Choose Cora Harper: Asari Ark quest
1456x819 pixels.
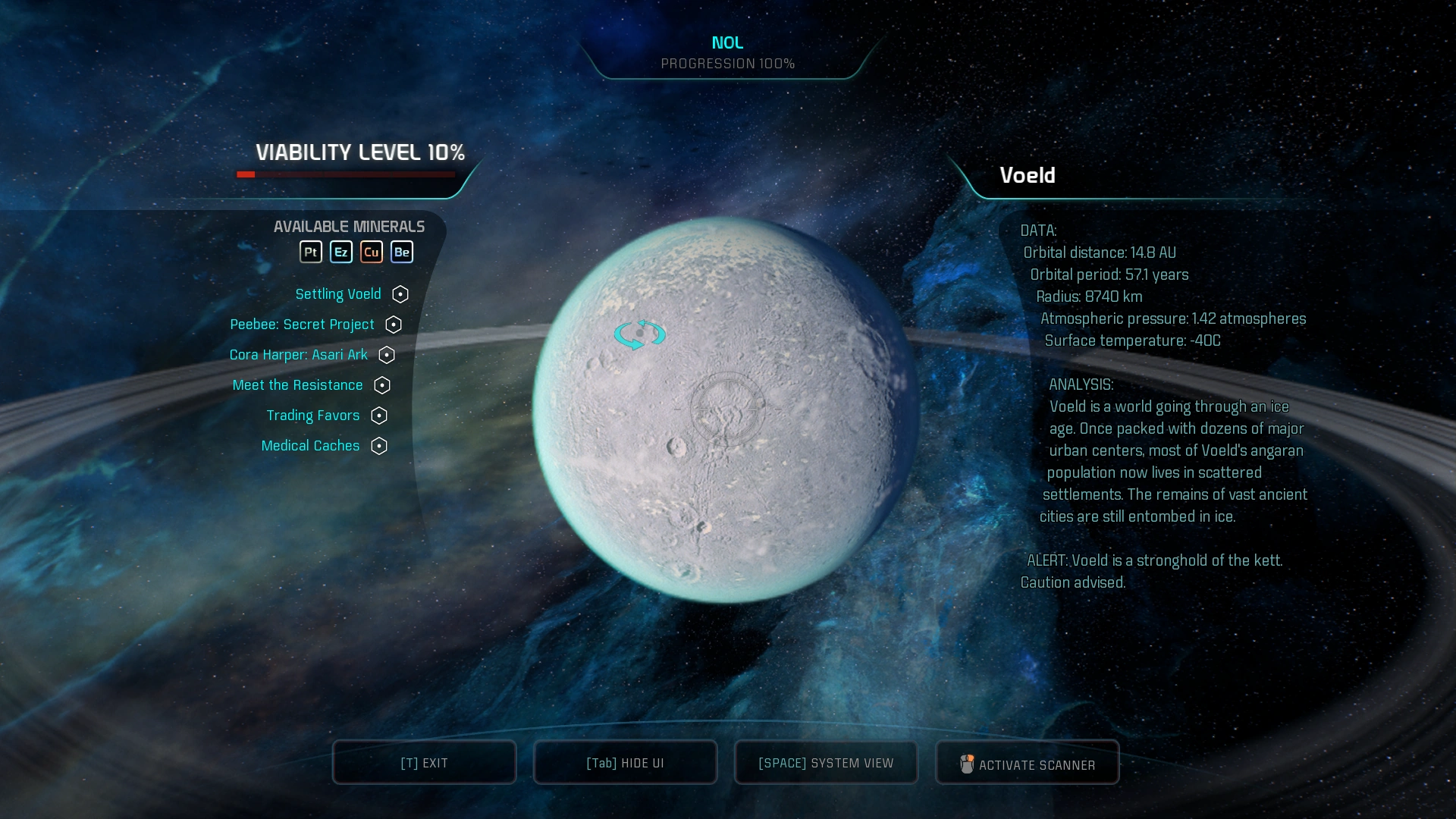coord(298,355)
